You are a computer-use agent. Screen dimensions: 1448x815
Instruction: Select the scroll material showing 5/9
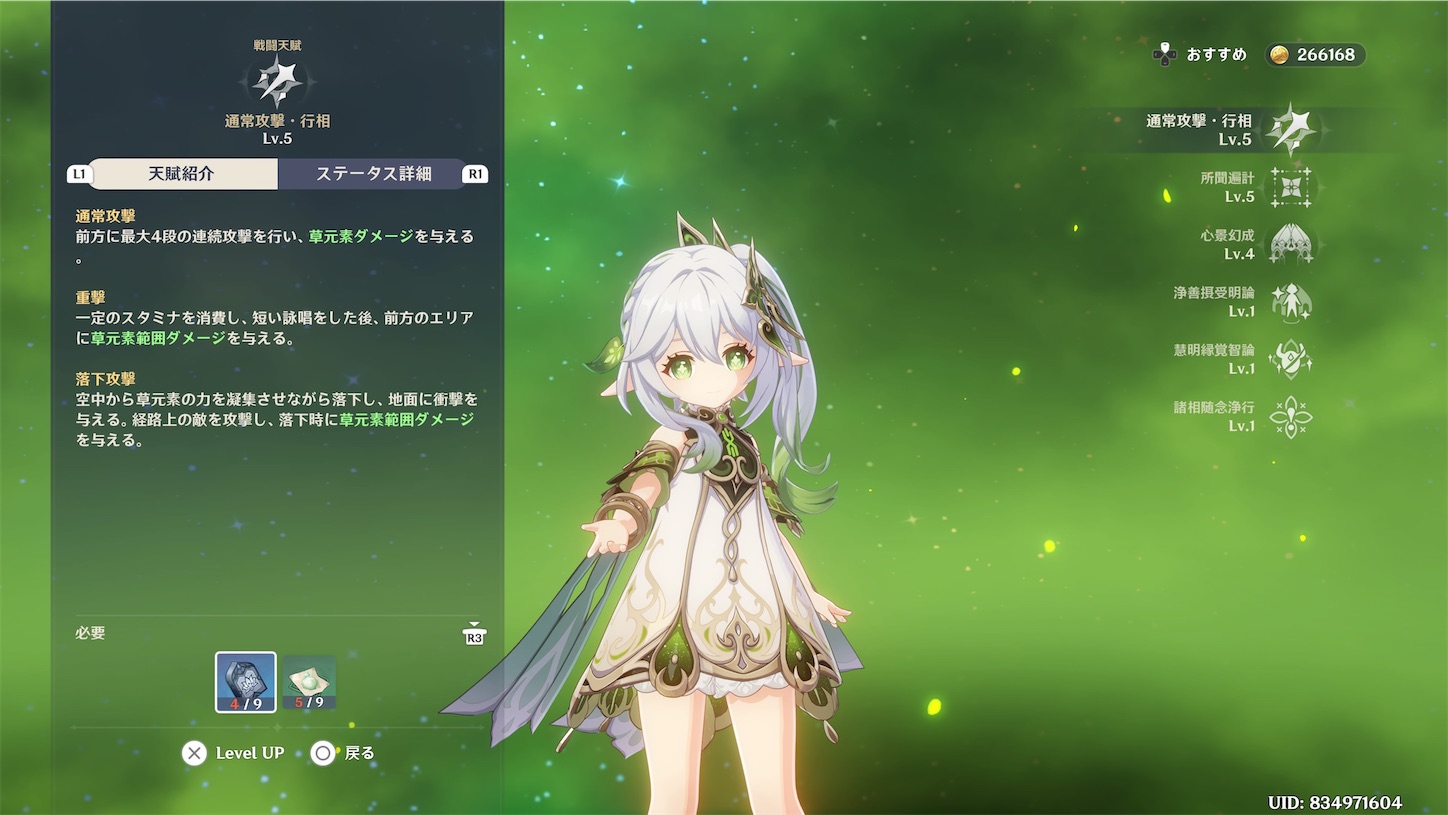pyautogui.click(x=310, y=683)
